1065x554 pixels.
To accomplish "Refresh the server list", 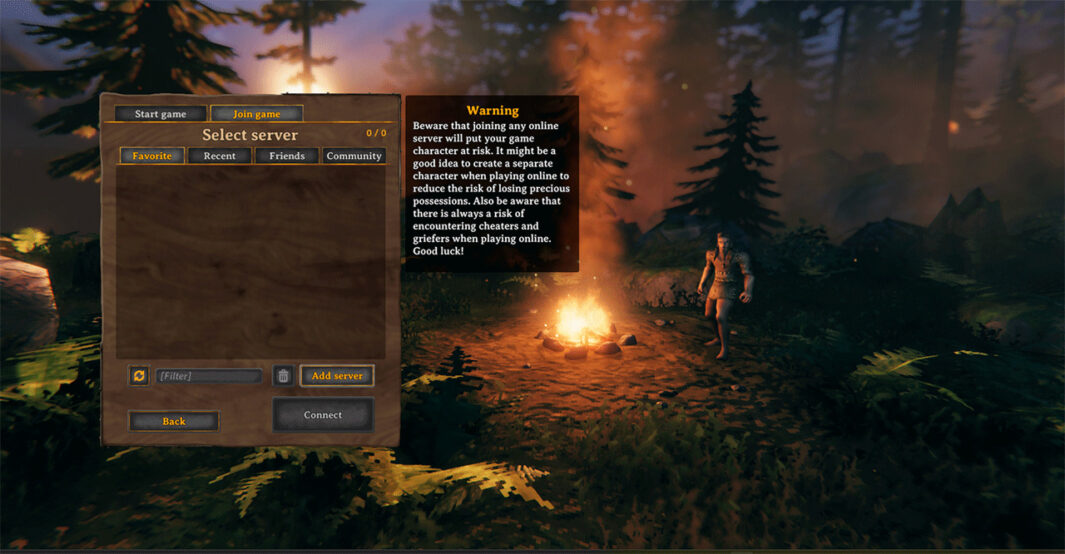I will pyautogui.click(x=139, y=376).
